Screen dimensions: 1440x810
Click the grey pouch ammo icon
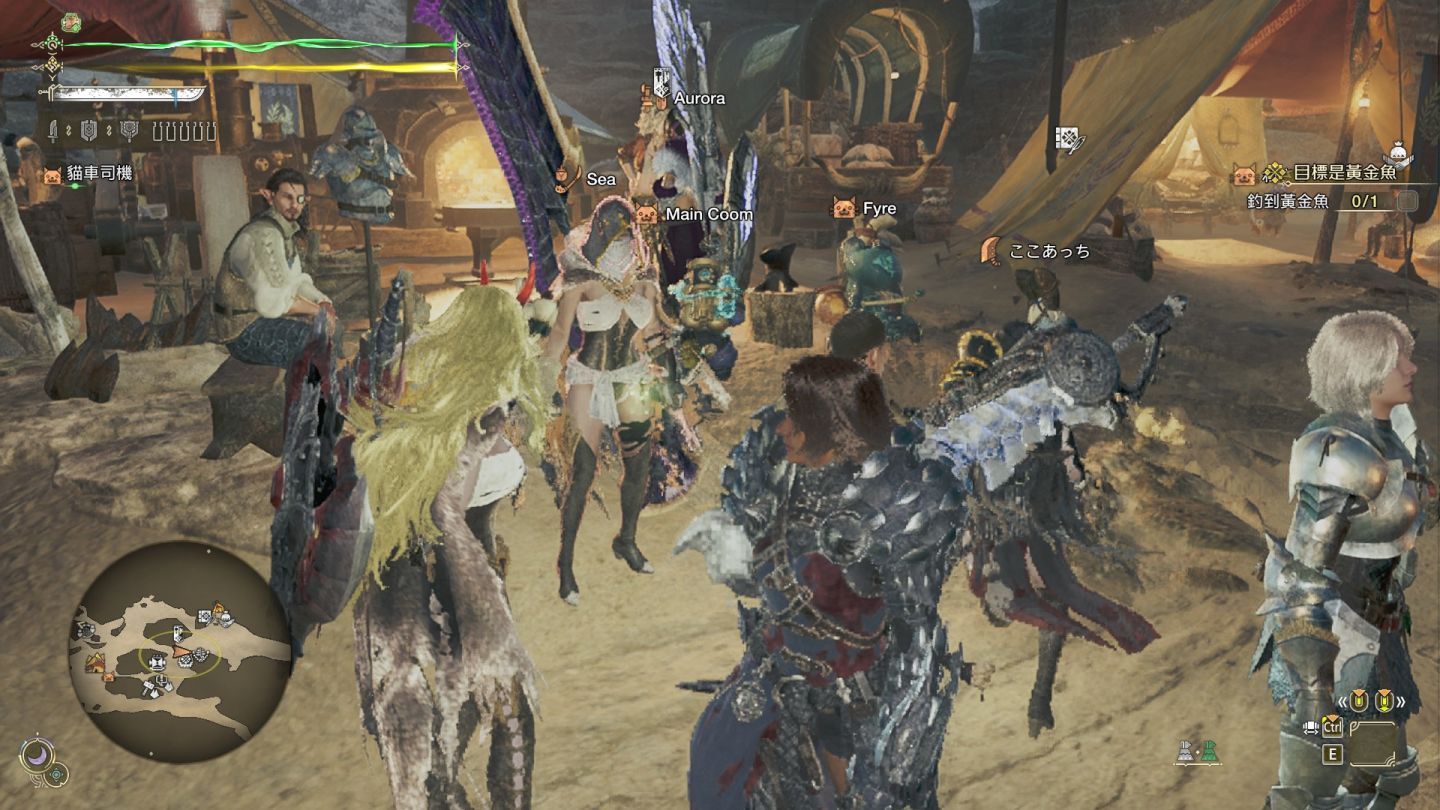(1186, 752)
